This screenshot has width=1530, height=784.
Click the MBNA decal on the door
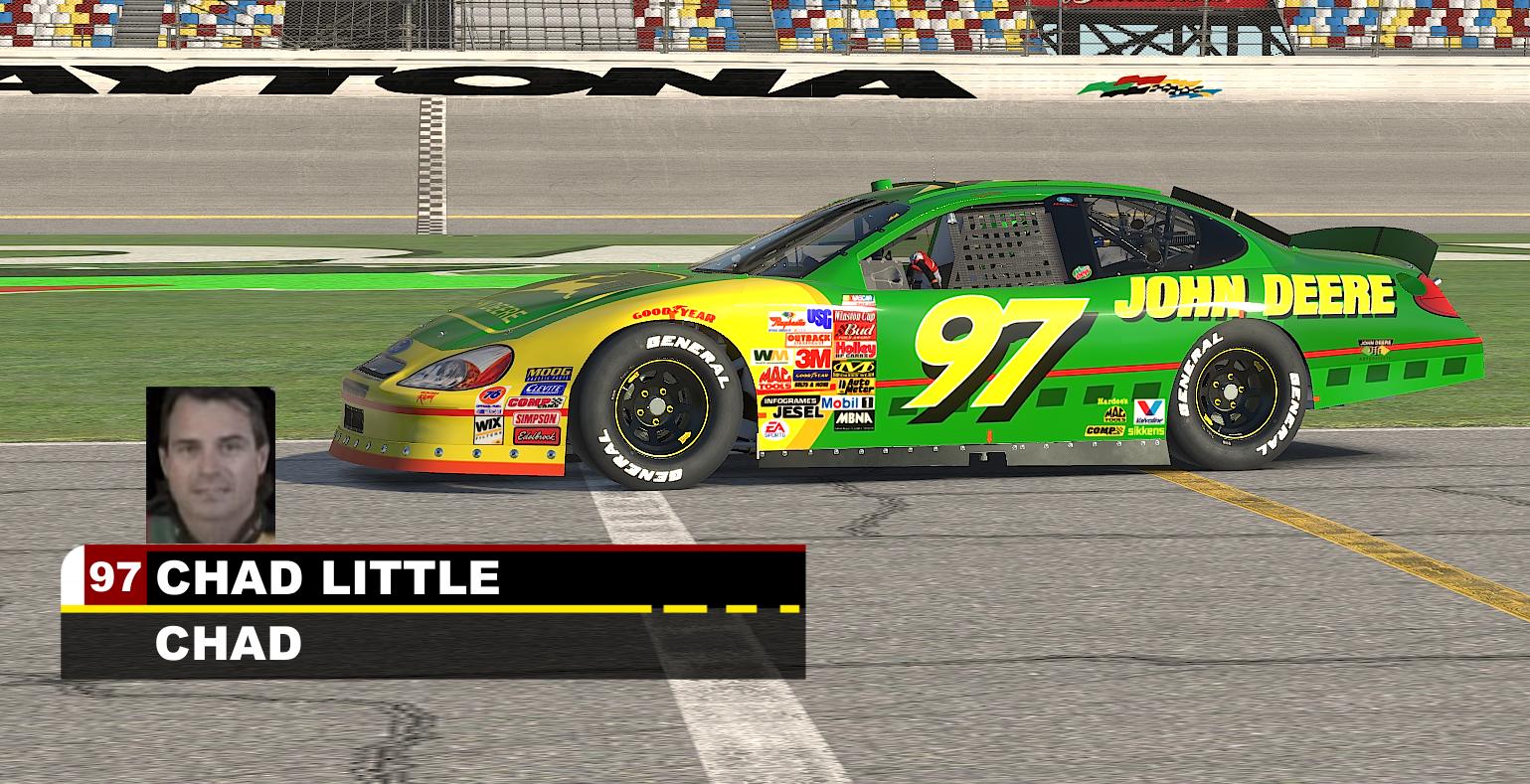tap(854, 418)
